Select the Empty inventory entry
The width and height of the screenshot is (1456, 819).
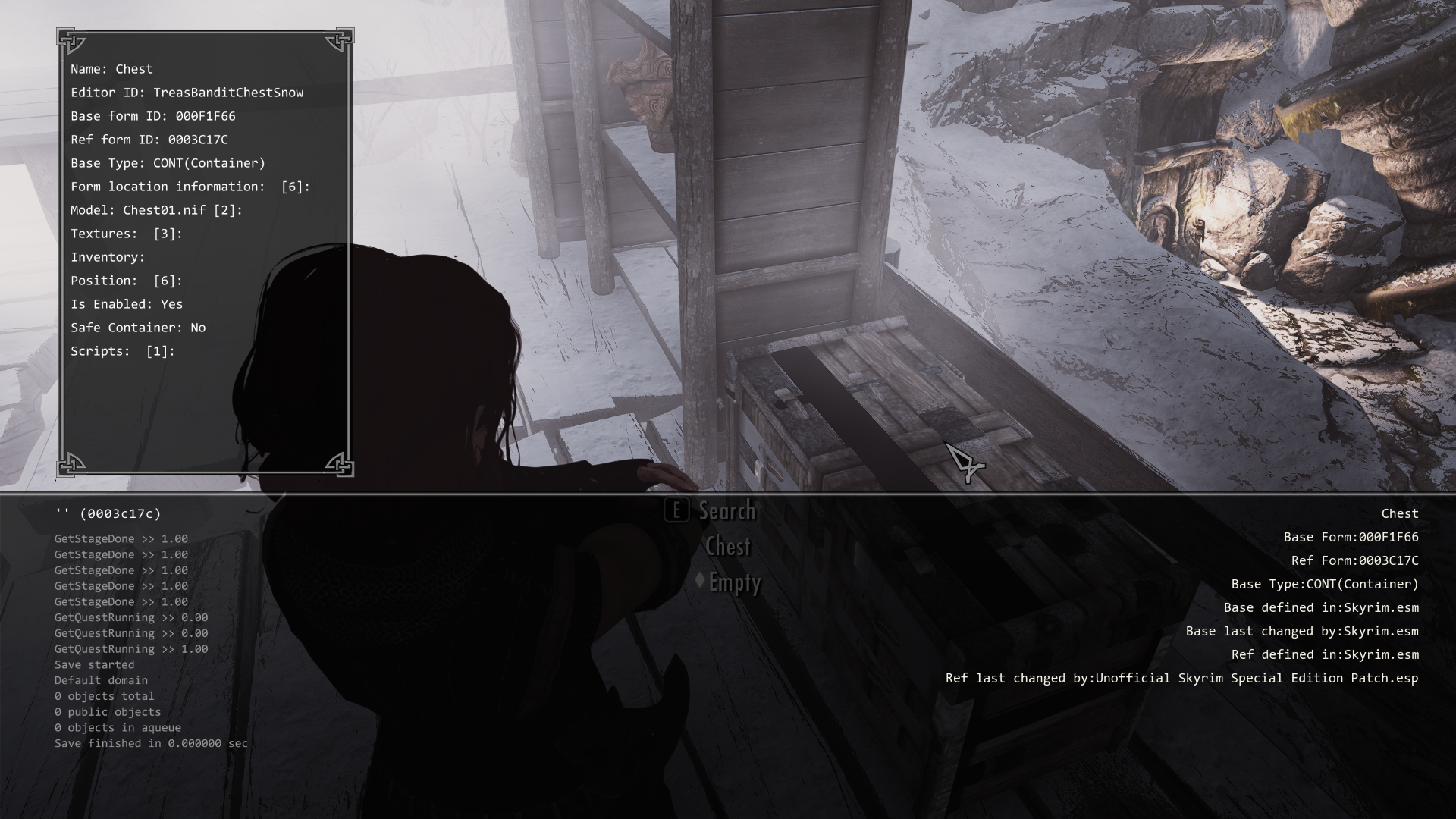734,583
